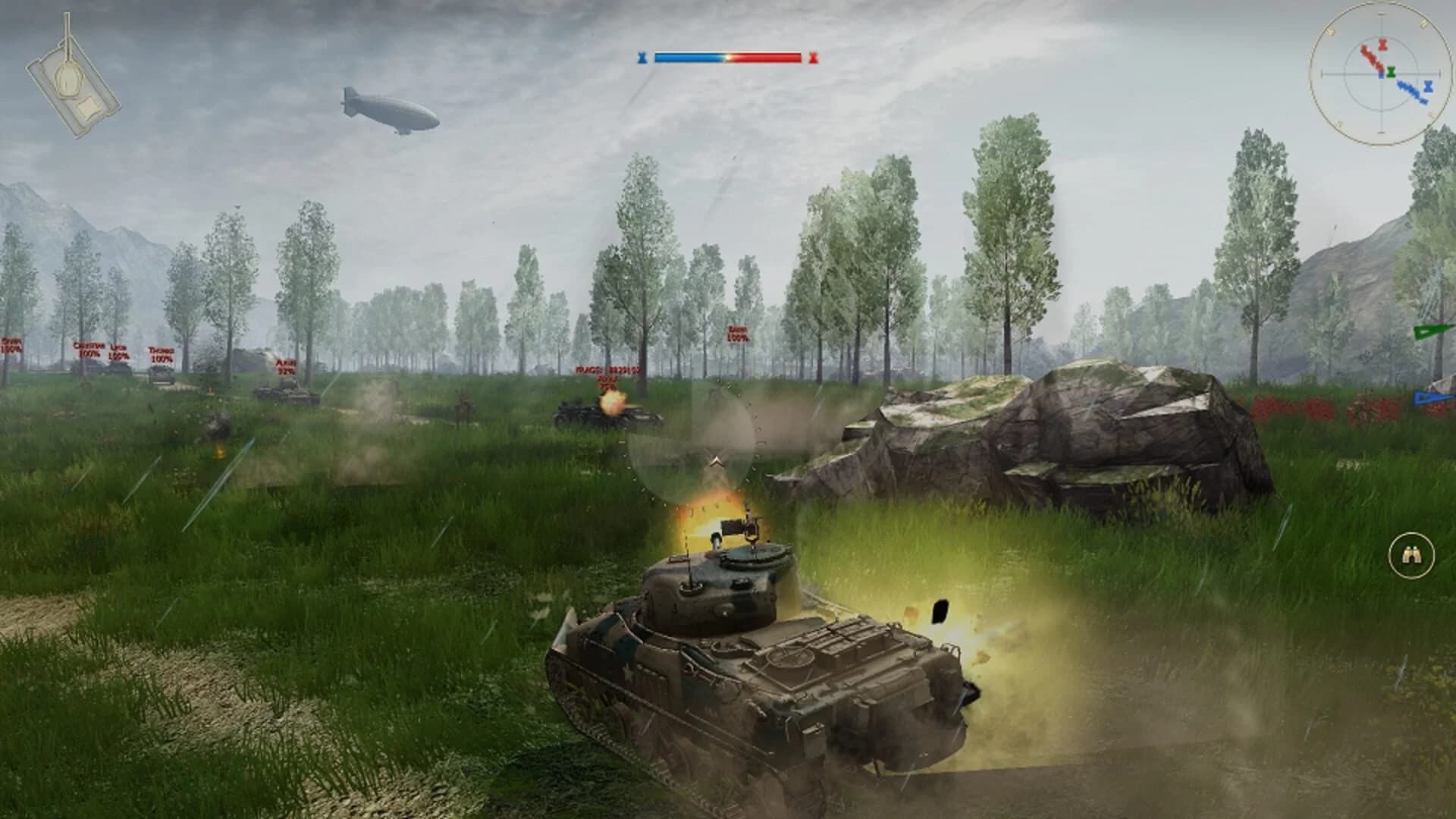The image size is (1456, 819).
Task: Click the team balance health bar
Action: click(728, 55)
